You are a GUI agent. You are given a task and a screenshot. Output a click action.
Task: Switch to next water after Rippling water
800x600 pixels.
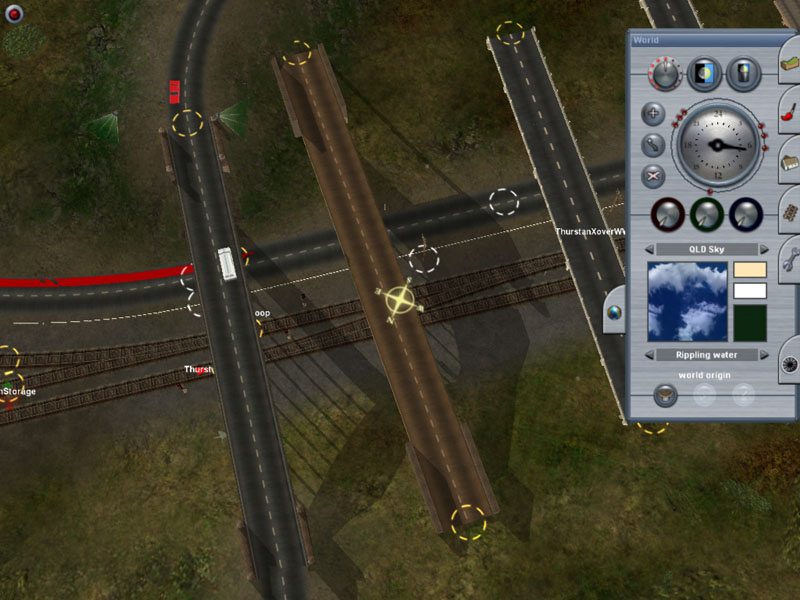click(765, 355)
